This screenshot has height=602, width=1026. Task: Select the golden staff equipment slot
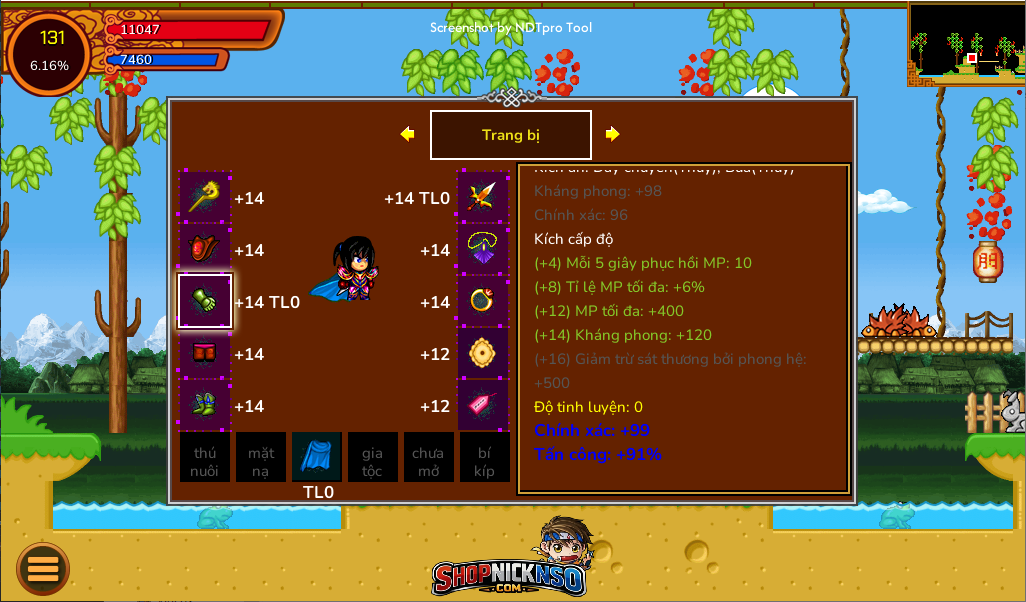(205, 197)
